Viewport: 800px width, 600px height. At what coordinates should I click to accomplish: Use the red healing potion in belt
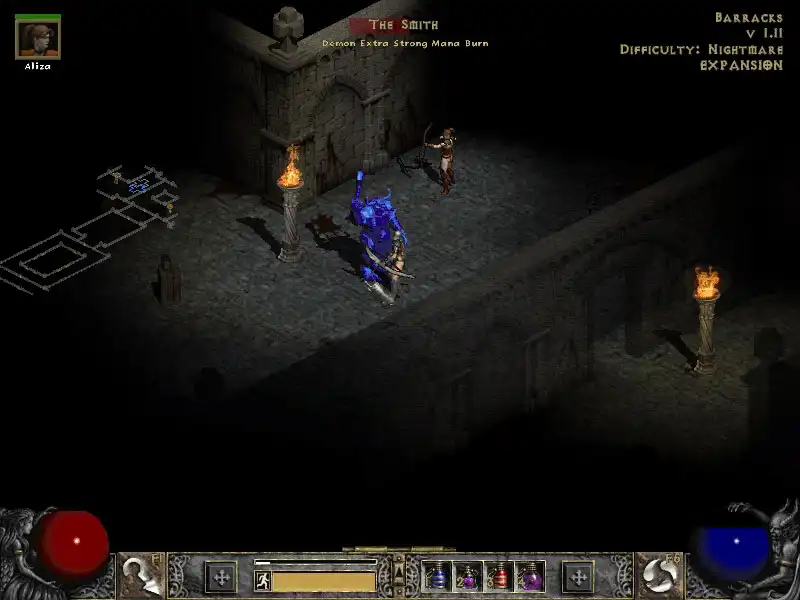click(x=499, y=577)
